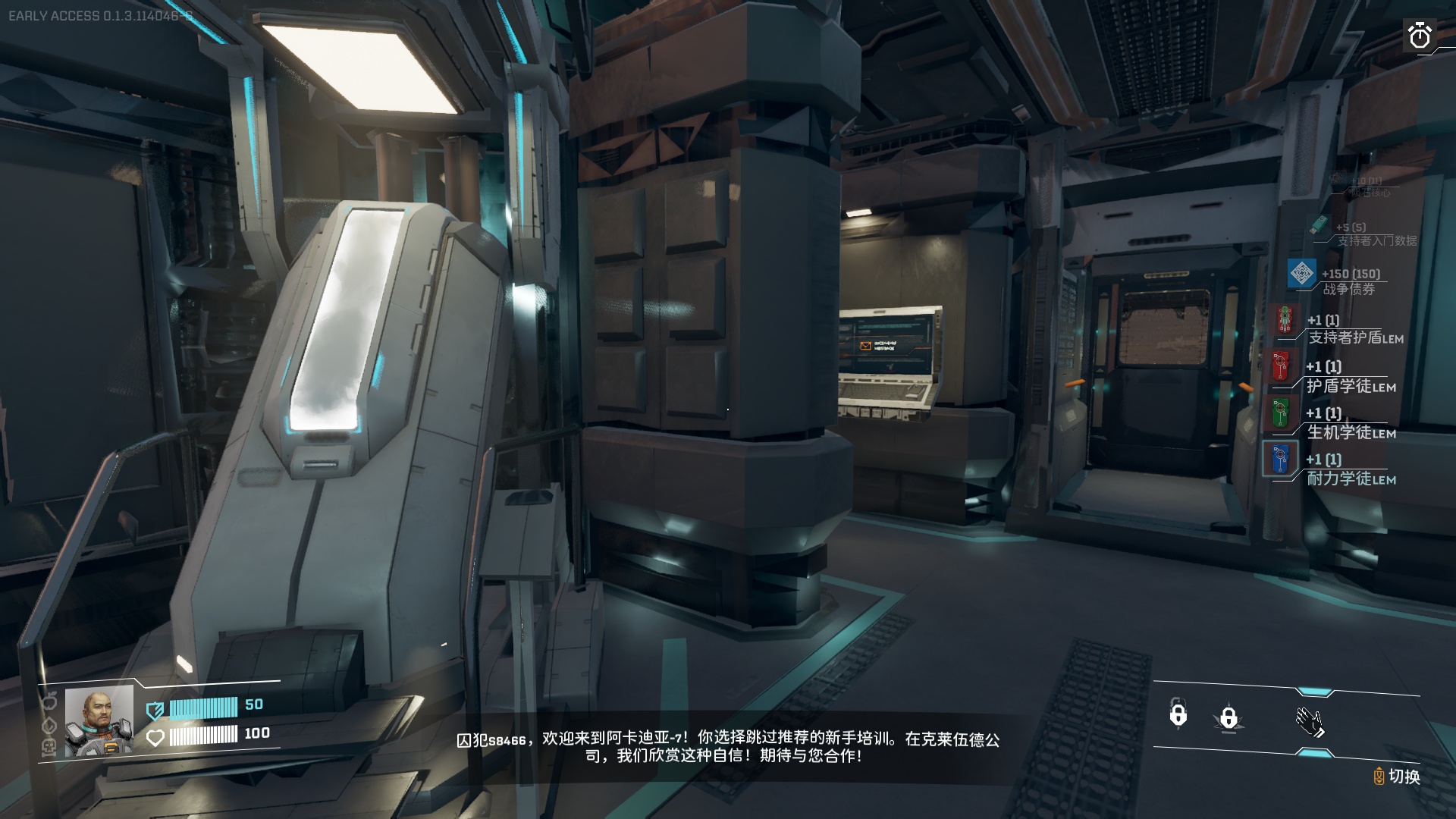The height and width of the screenshot is (819, 1456).
Task: Select the green 生机学徒LEM loot icon
Action: (x=1280, y=413)
